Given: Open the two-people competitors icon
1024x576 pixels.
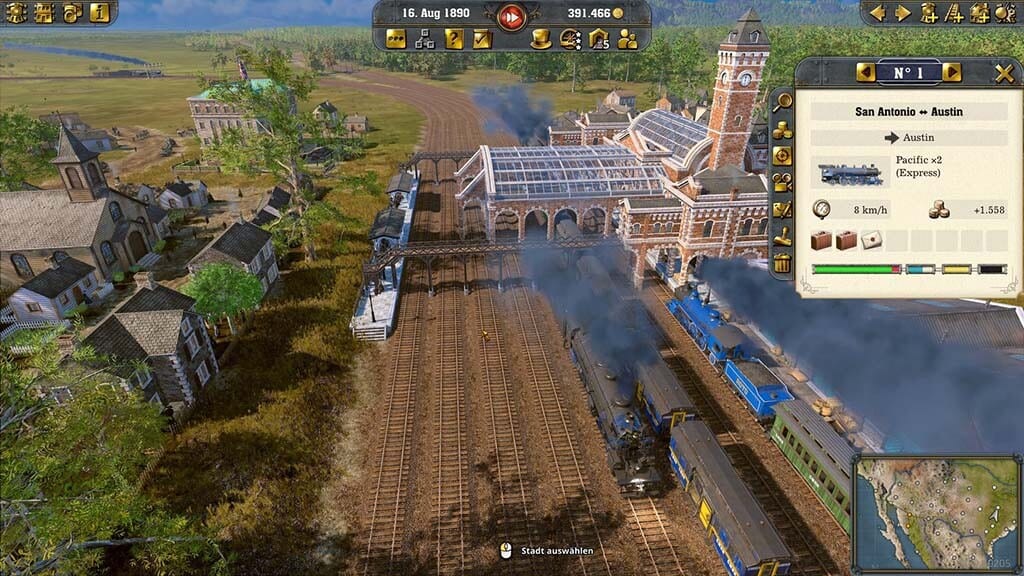Looking at the screenshot, I should 627,39.
